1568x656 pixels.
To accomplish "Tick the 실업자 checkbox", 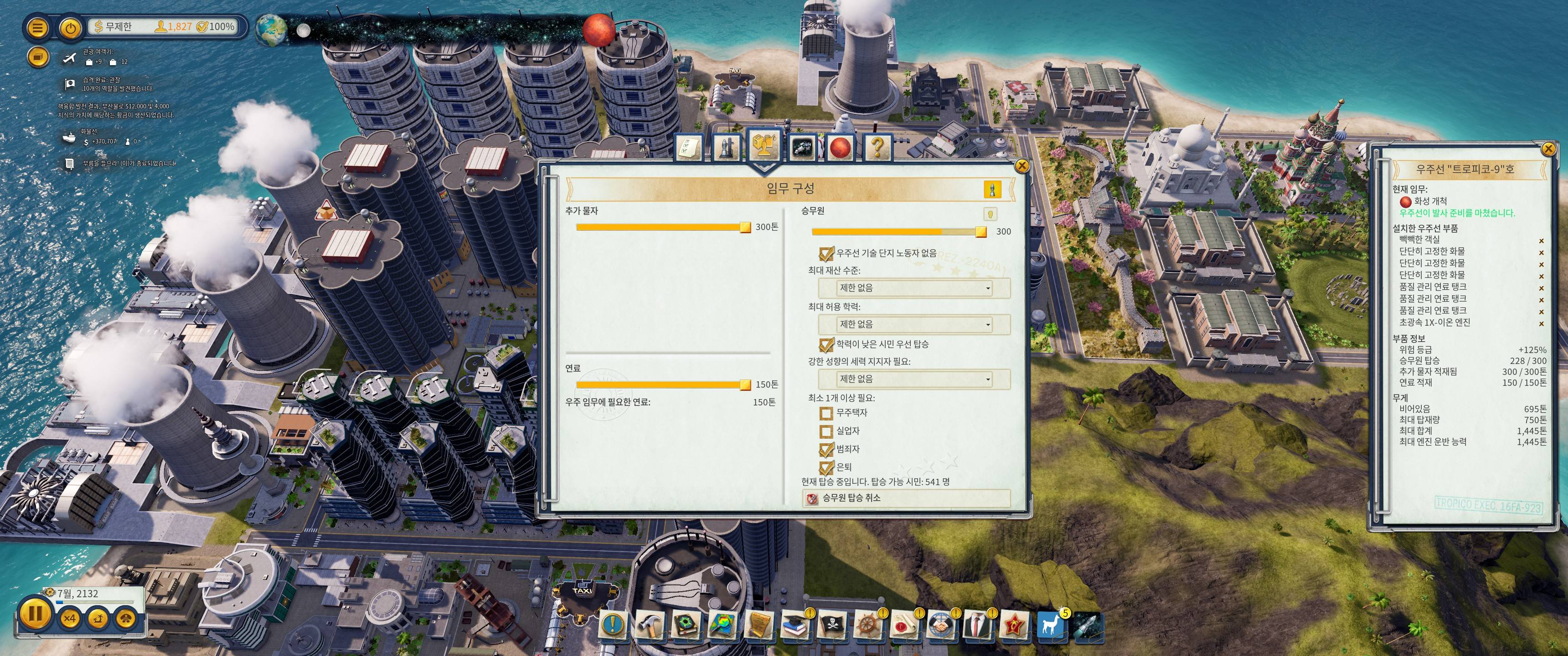I will point(826,431).
